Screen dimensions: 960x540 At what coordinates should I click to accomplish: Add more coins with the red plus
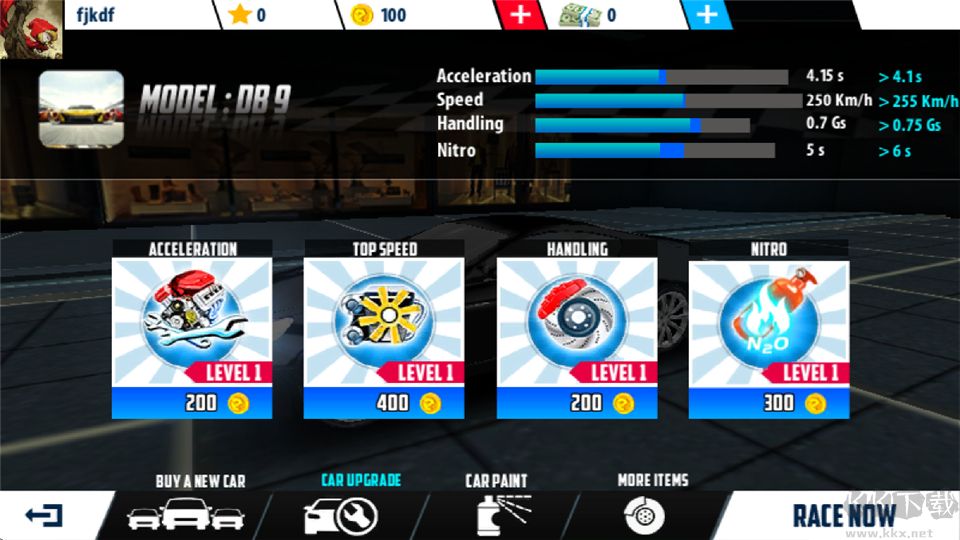pos(521,15)
